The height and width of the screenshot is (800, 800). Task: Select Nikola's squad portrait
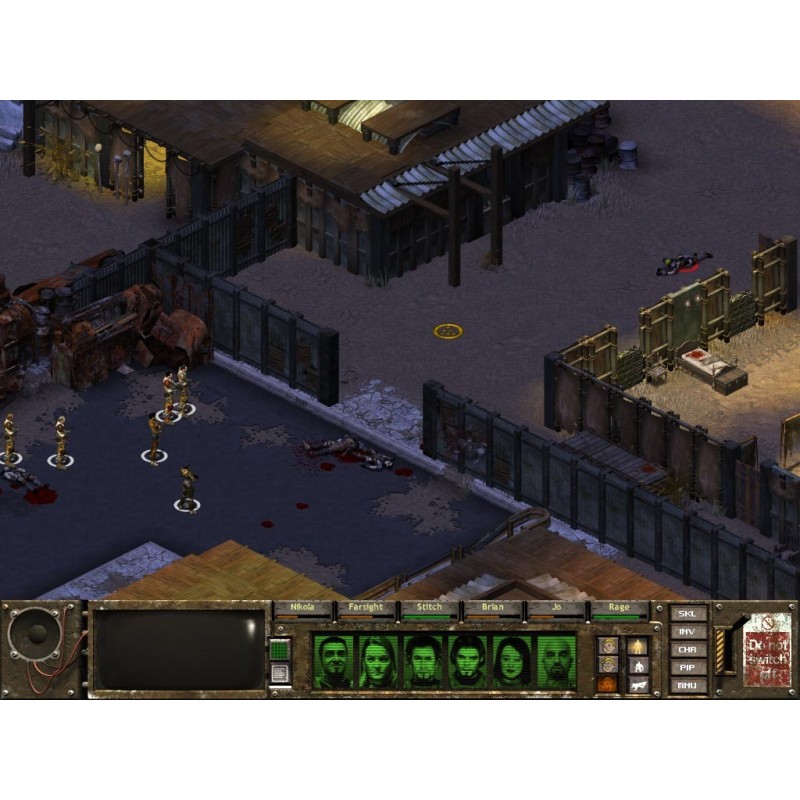(333, 661)
